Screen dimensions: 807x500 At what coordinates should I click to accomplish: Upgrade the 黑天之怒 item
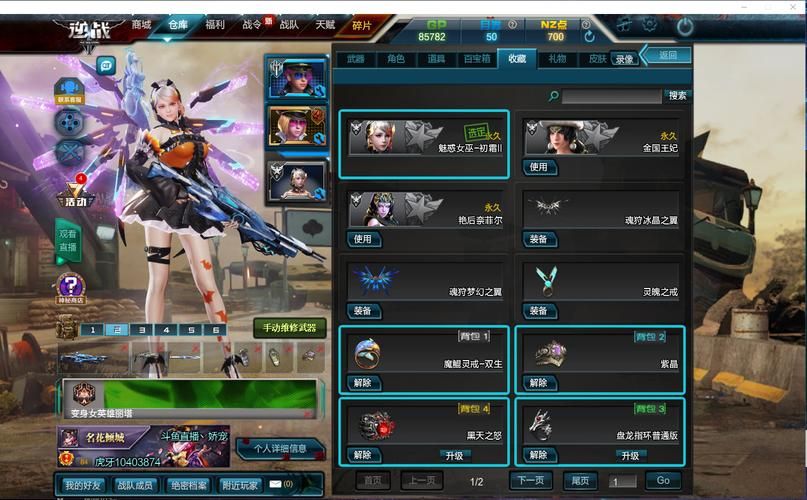coord(454,455)
